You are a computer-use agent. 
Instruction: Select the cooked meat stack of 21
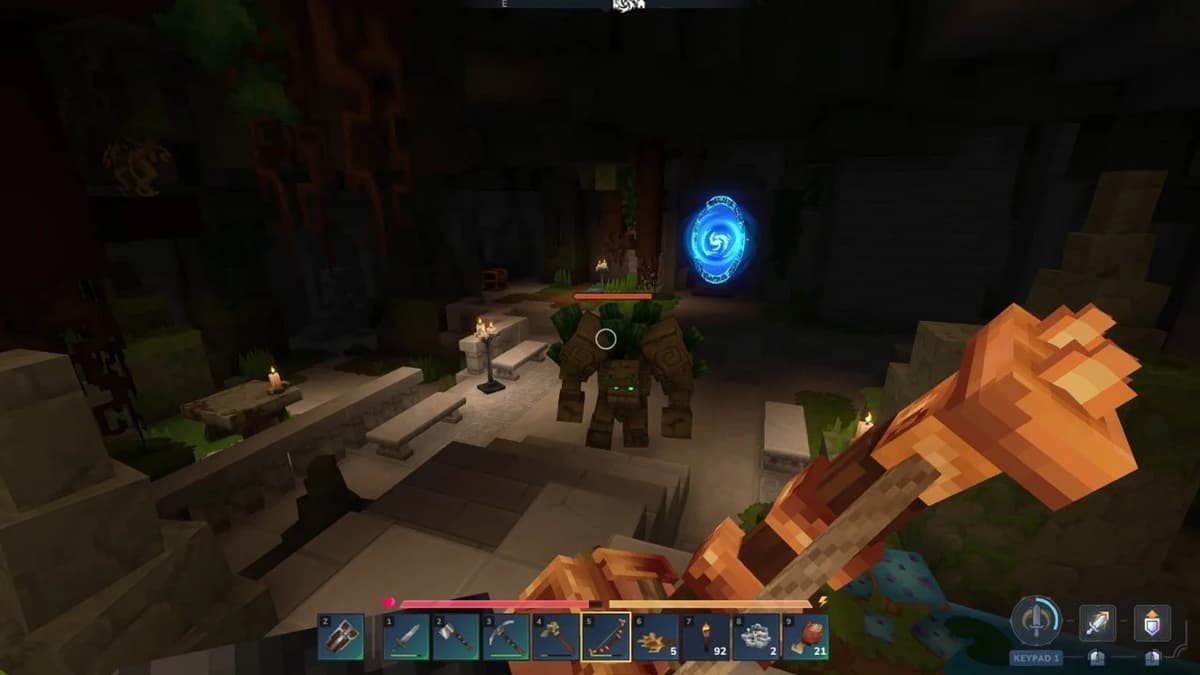pos(806,638)
